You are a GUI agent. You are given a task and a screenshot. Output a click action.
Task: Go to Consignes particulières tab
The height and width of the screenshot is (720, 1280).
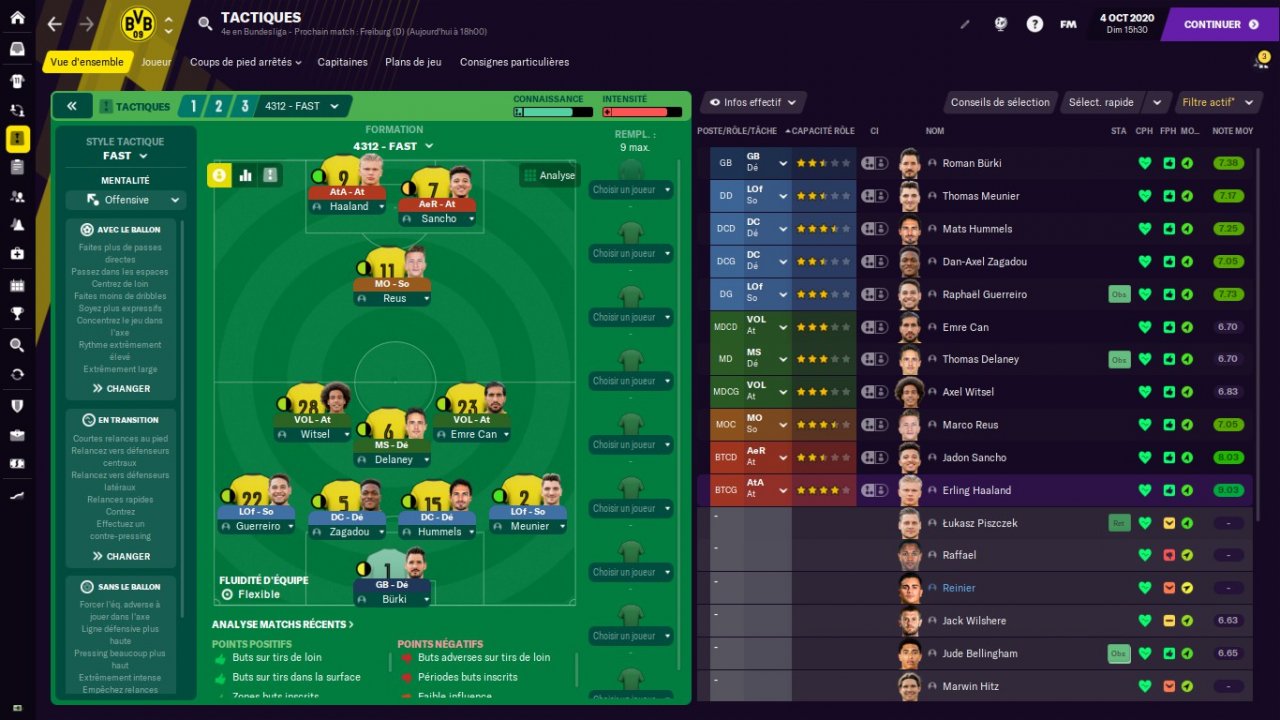[x=514, y=62]
